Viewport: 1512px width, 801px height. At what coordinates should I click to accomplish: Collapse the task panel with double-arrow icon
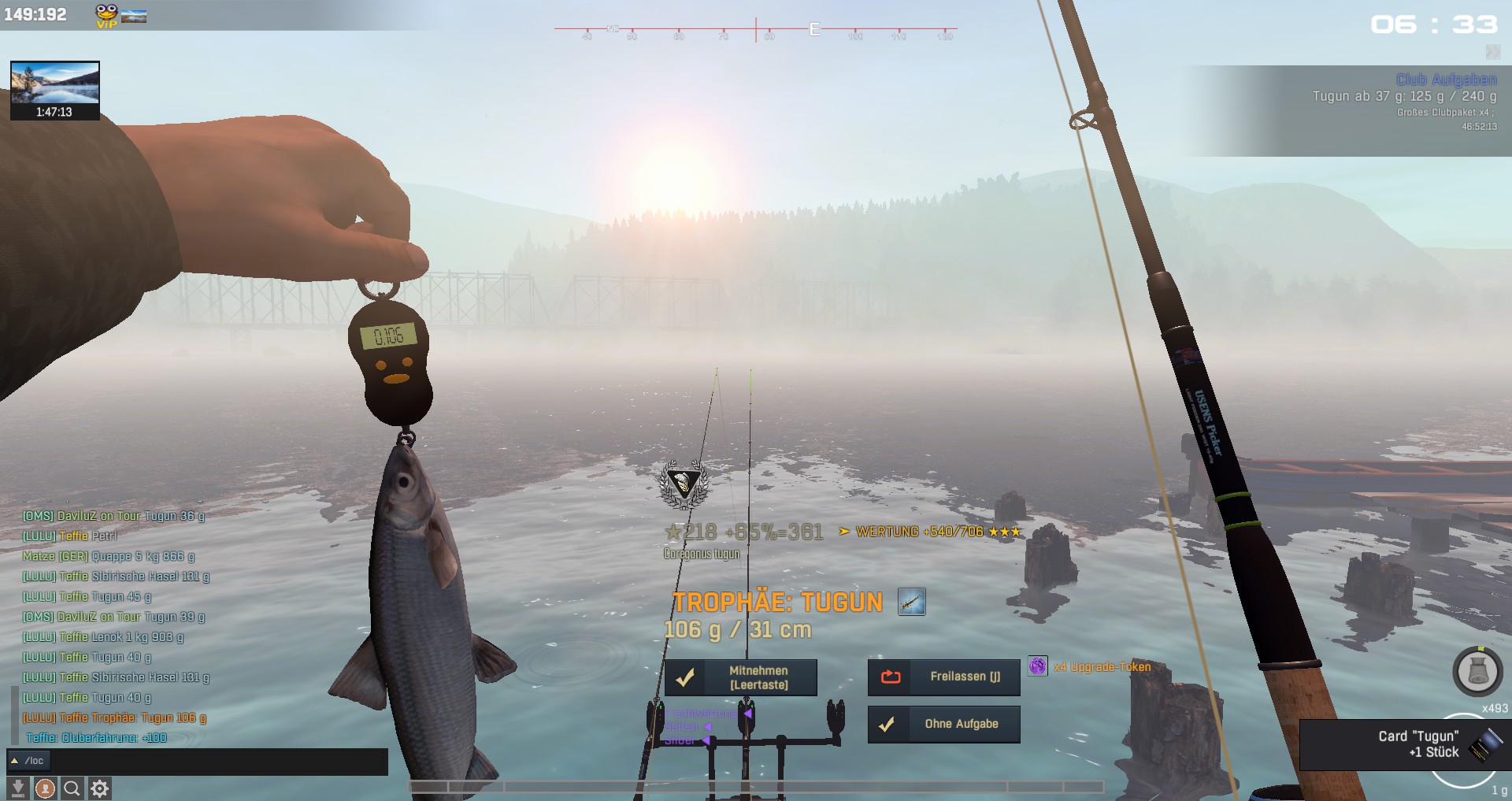[x=1492, y=52]
